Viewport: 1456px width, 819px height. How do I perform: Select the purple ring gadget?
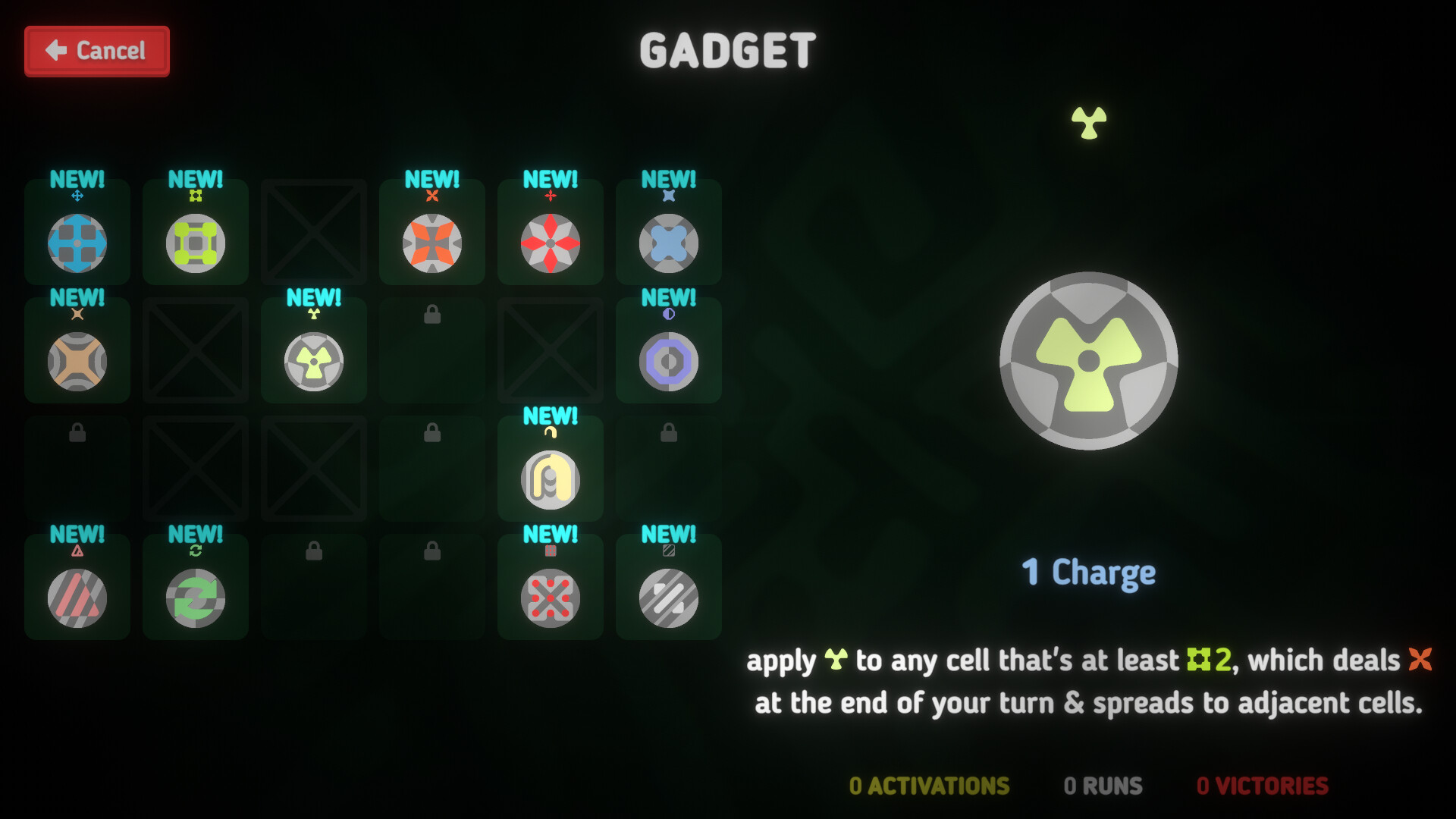668,361
